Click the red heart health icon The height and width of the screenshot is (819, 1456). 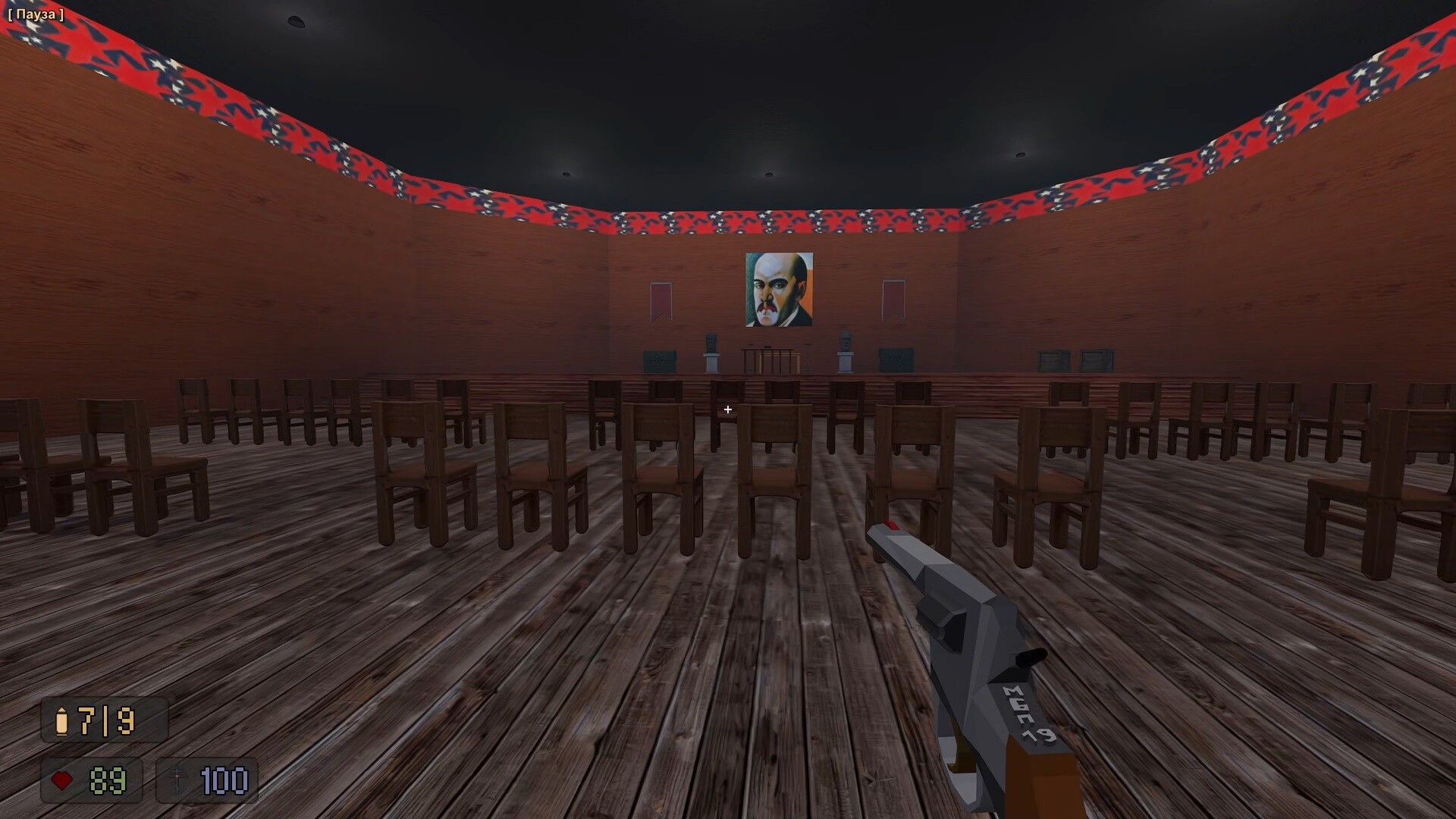coord(63,780)
